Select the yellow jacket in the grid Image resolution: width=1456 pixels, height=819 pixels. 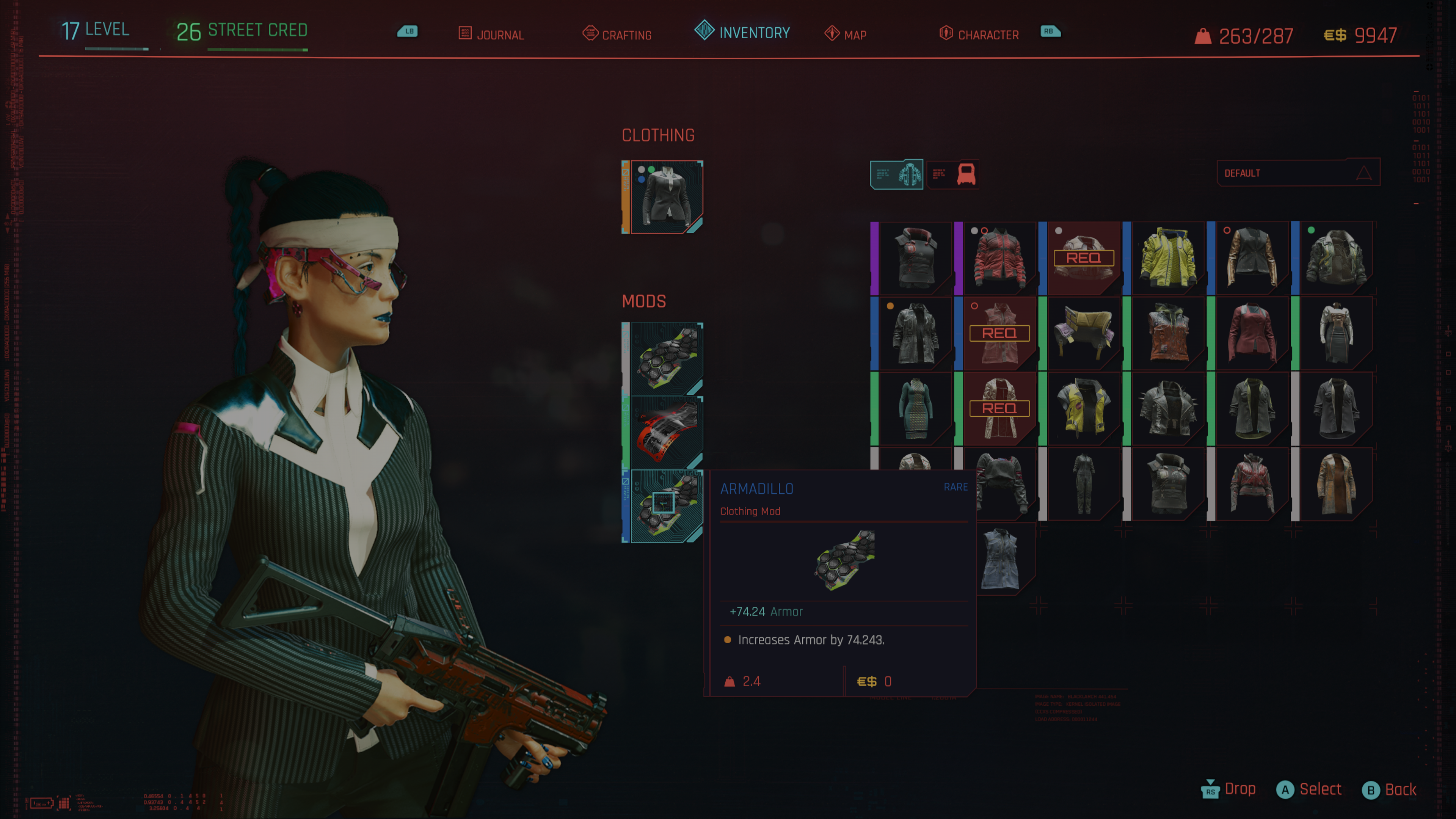click(x=1168, y=258)
